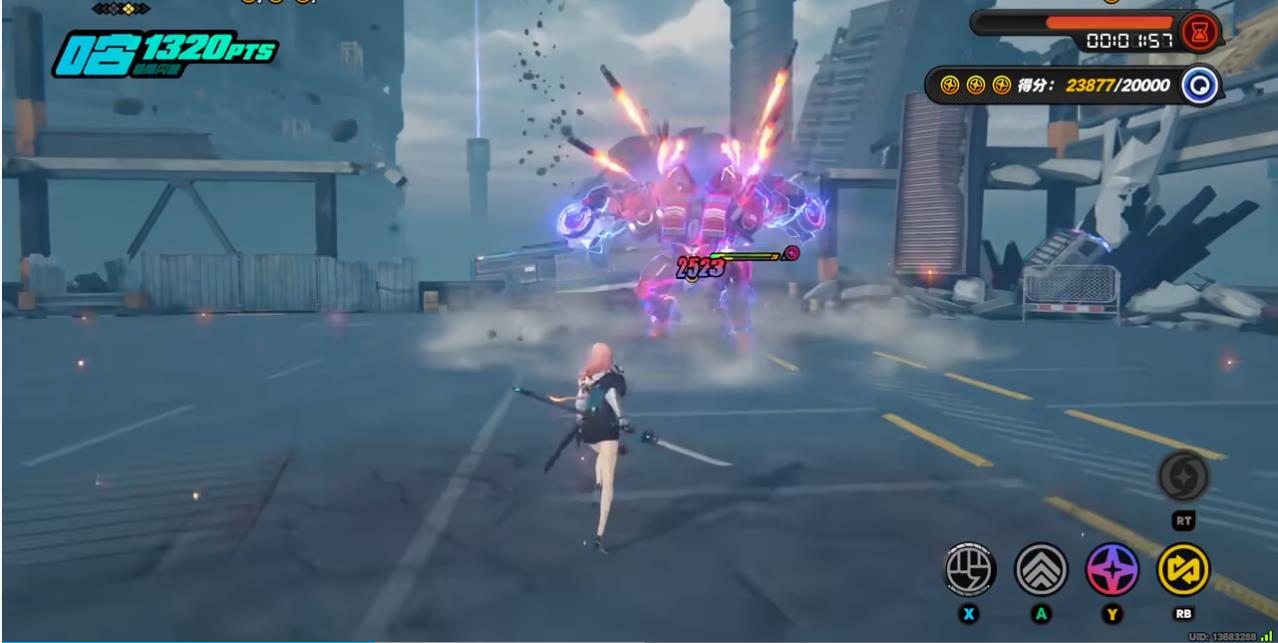Use the purple four-point star skill

[1112, 569]
